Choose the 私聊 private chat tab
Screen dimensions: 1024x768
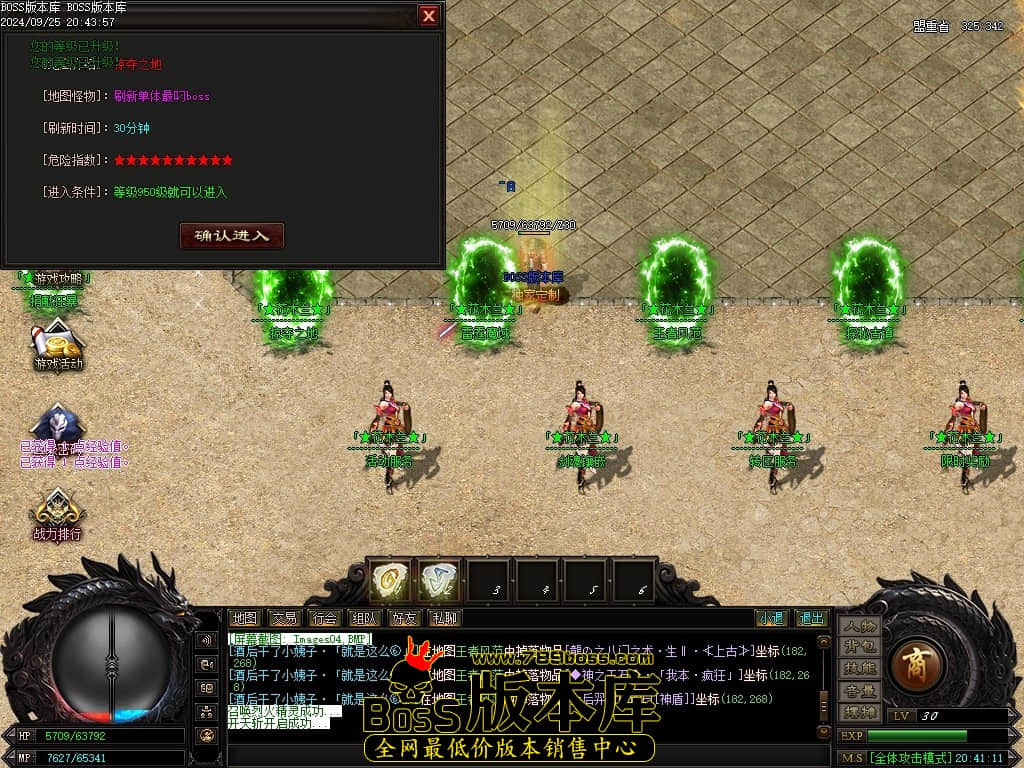pos(443,618)
